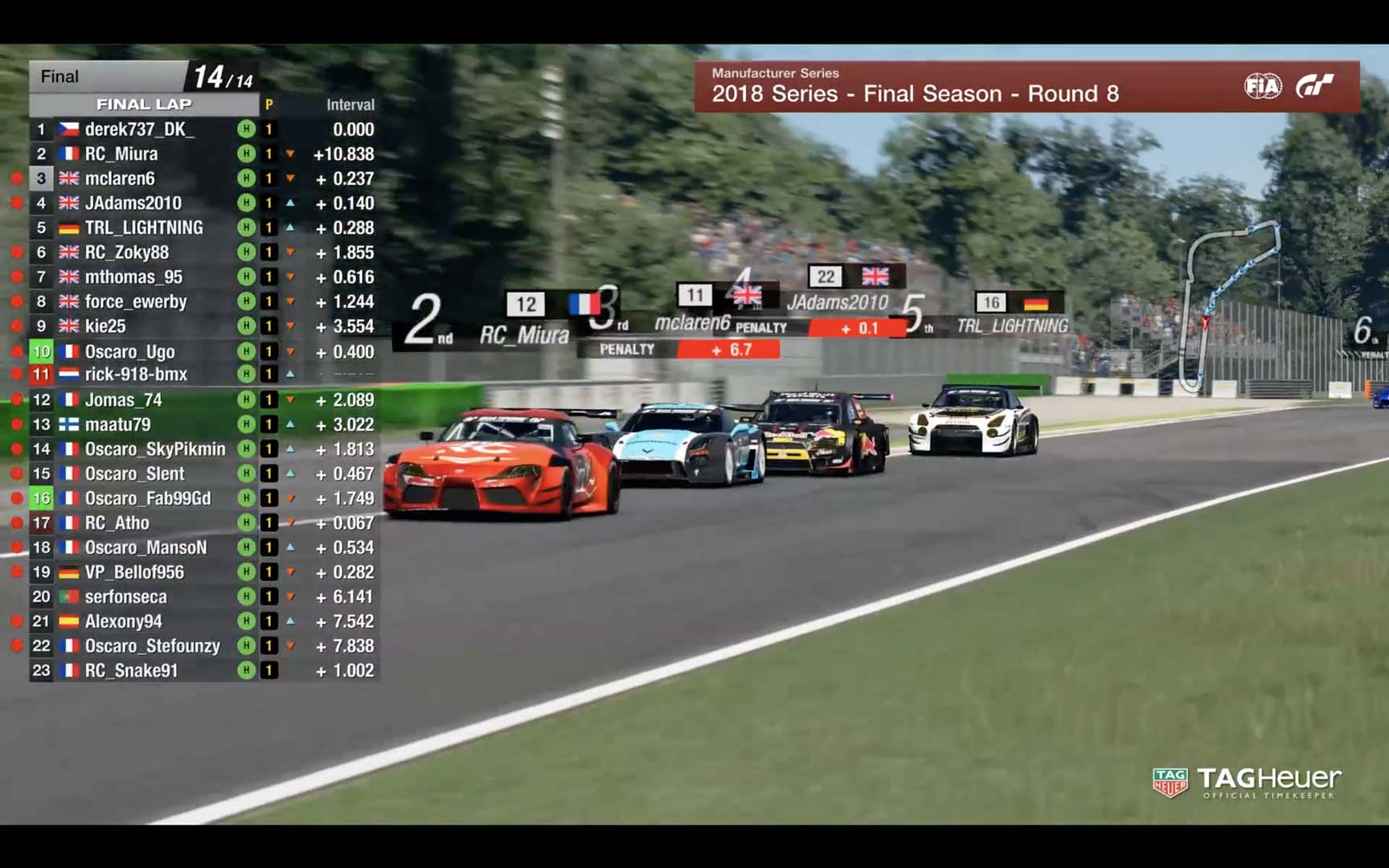
Task: Select mclaren6 in the standings list
Action: [120, 178]
